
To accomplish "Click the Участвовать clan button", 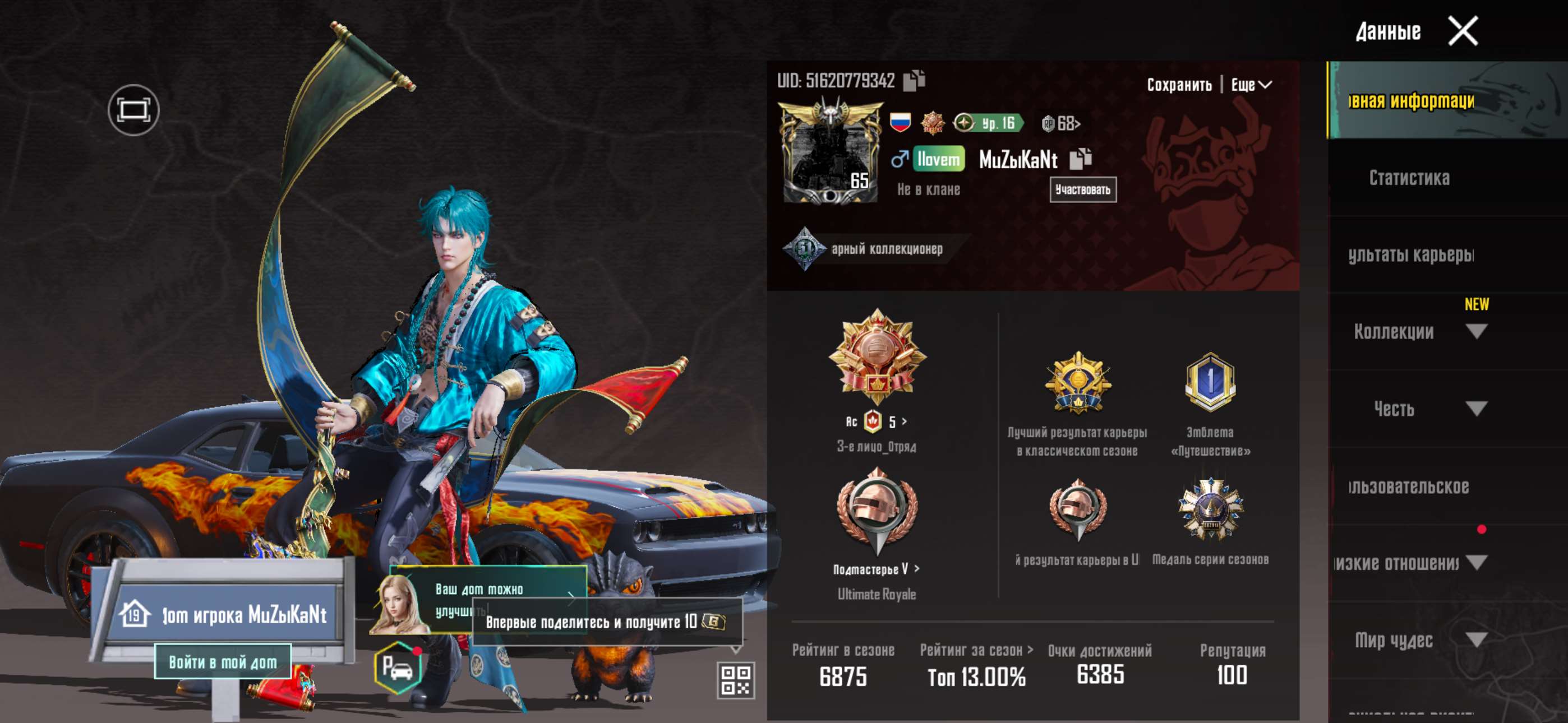I will [1082, 190].
